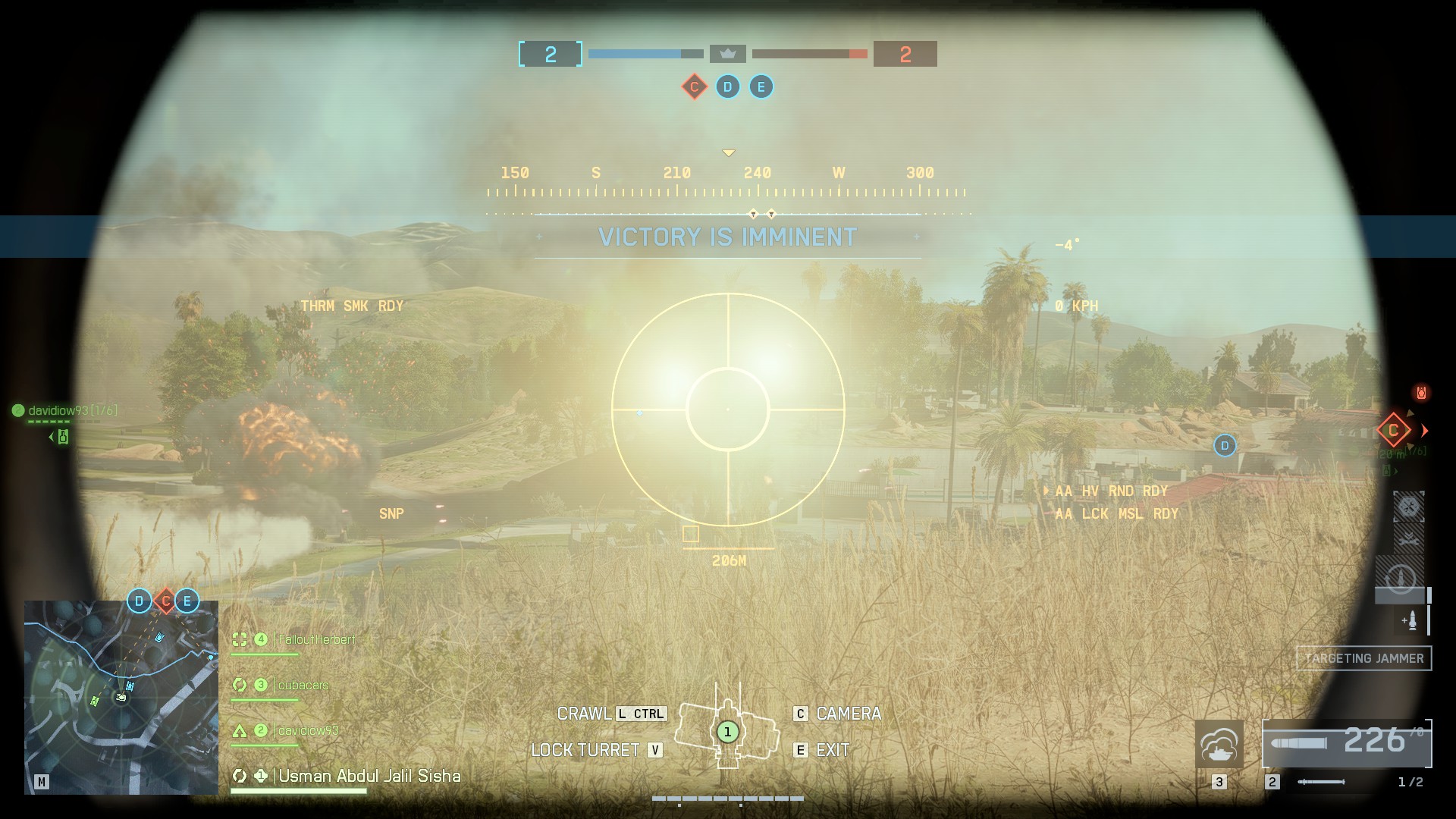Viewport: 1456px width, 819px height.
Task: Open the minimap in the corner
Action: point(121,697)
